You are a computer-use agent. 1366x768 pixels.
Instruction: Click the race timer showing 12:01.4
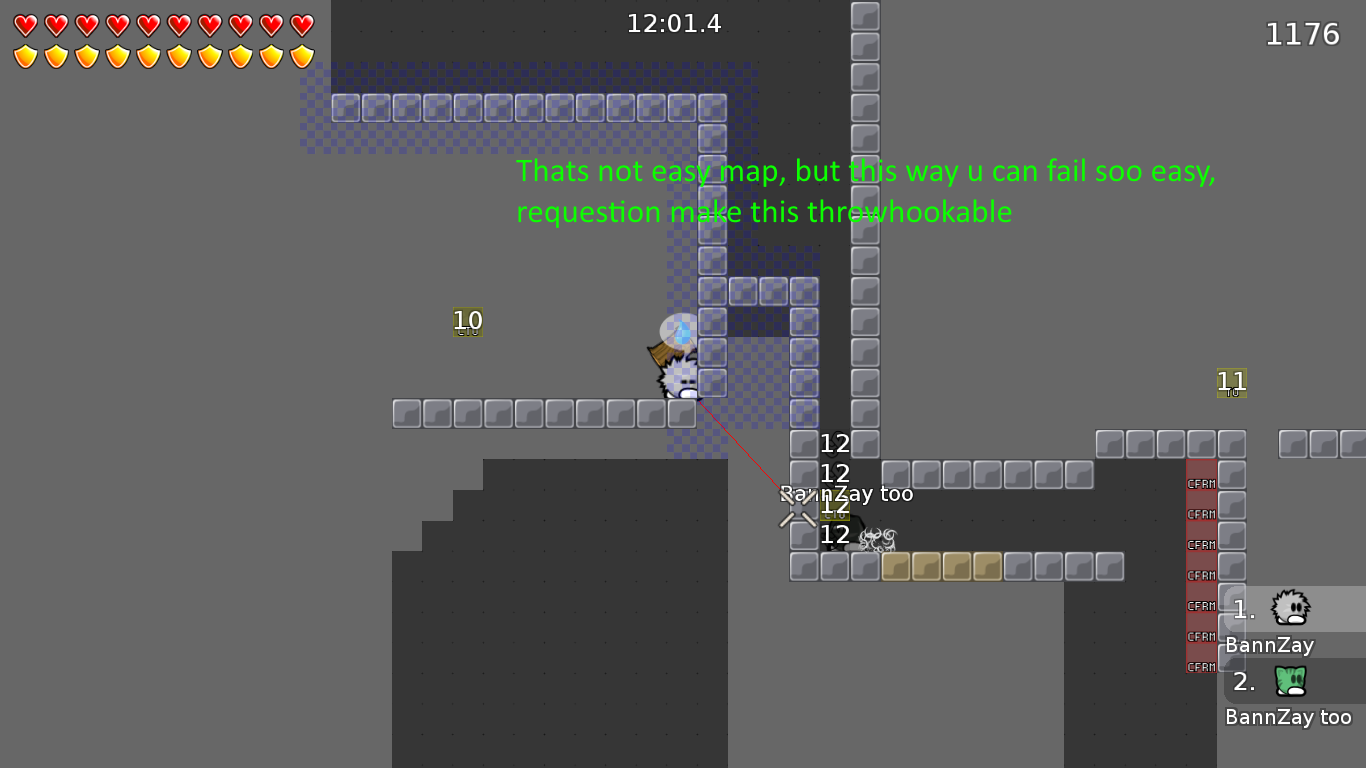[x=674, y=23]
